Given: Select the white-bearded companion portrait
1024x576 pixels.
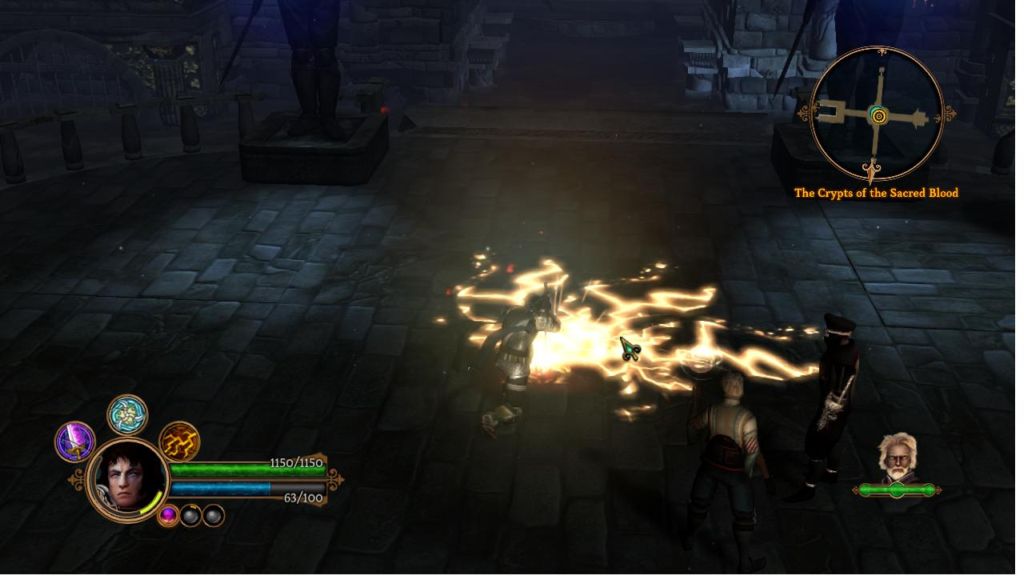Looking at the screenshot, I should 897,458.
